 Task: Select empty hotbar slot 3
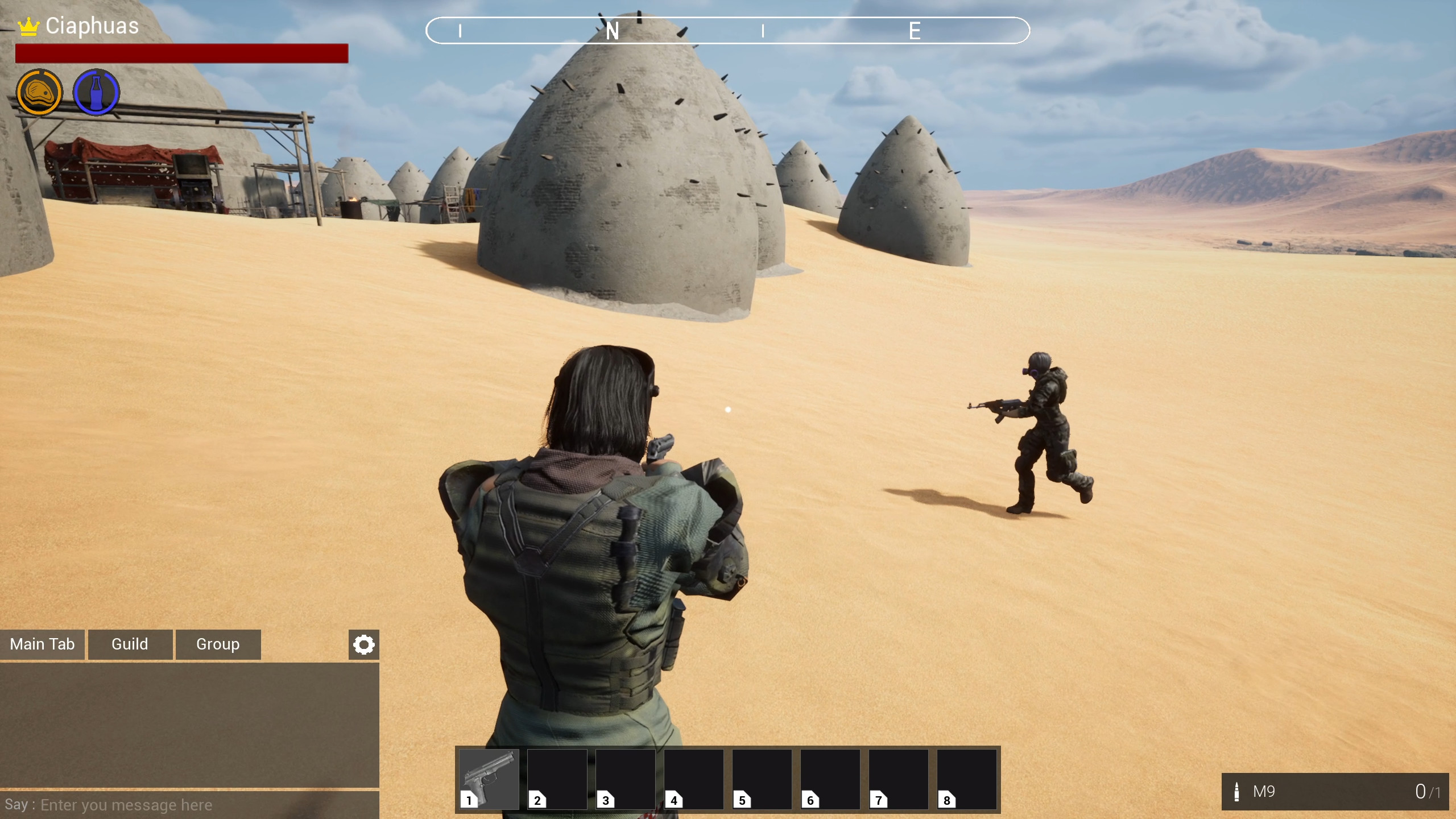(626, 778)
